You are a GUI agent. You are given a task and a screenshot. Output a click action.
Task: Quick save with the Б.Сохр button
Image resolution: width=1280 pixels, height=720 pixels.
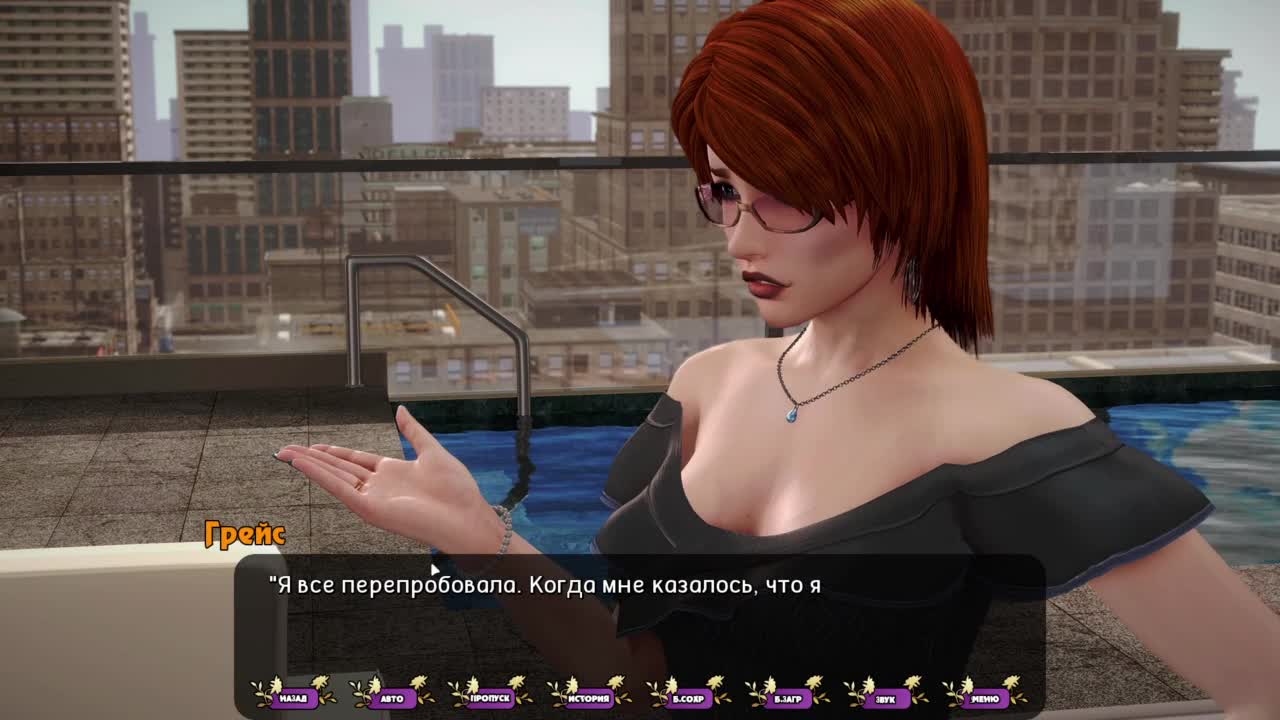click(x=689, y=698)
